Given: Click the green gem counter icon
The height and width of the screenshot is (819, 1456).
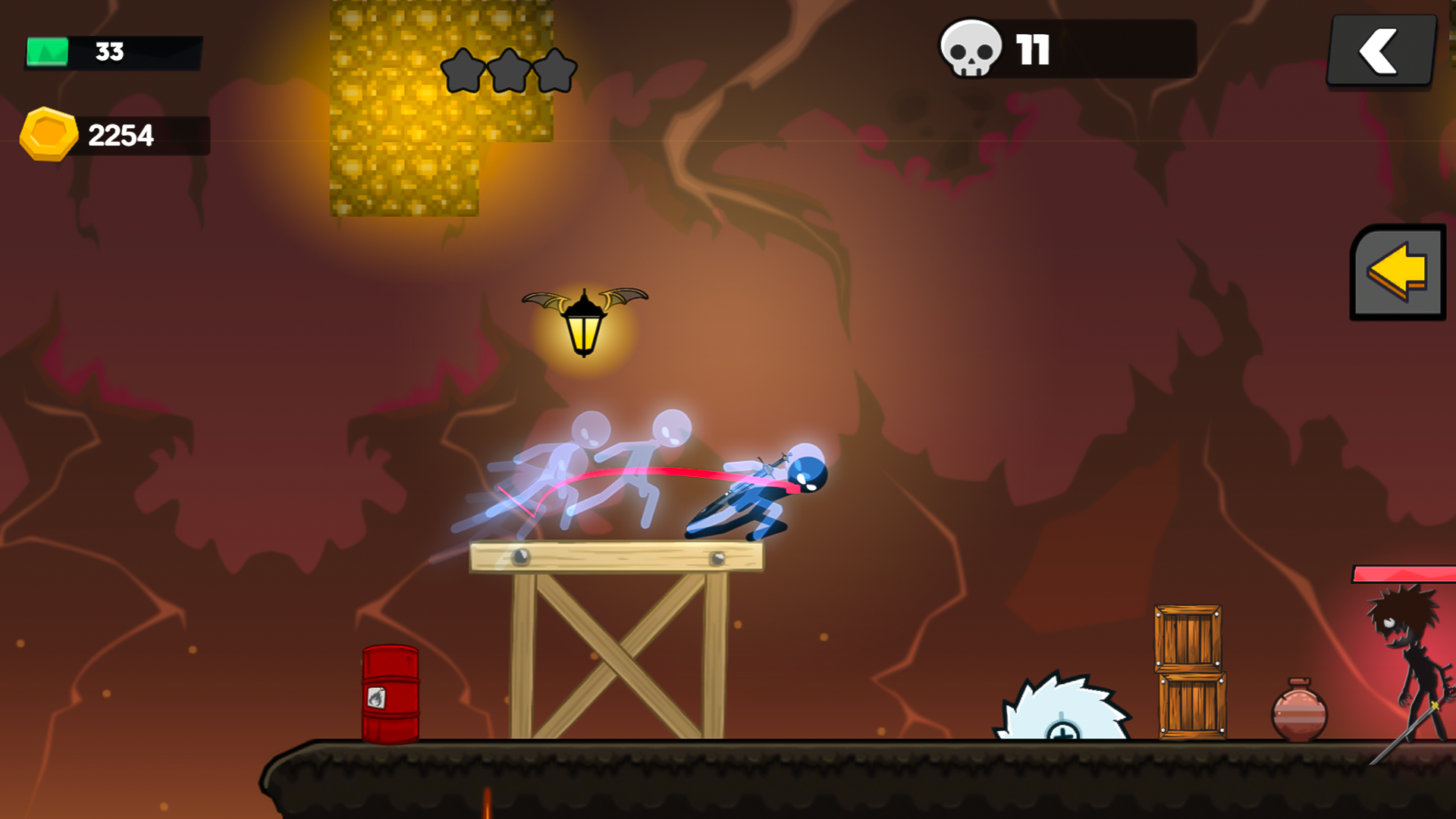Looking at the screenshot, I should (47, 50).
